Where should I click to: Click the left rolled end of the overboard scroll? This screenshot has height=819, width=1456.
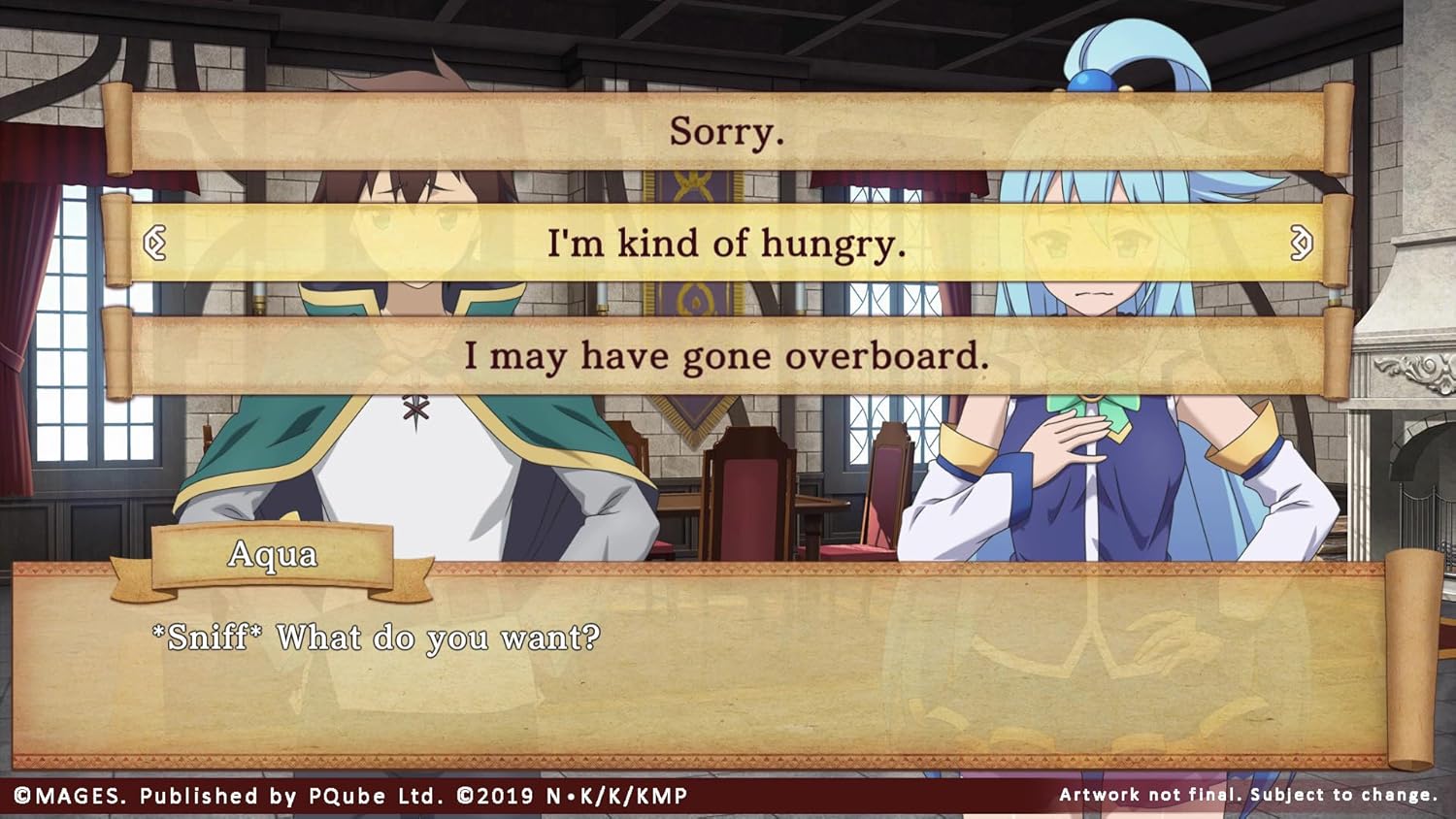[x=115, y=354]
